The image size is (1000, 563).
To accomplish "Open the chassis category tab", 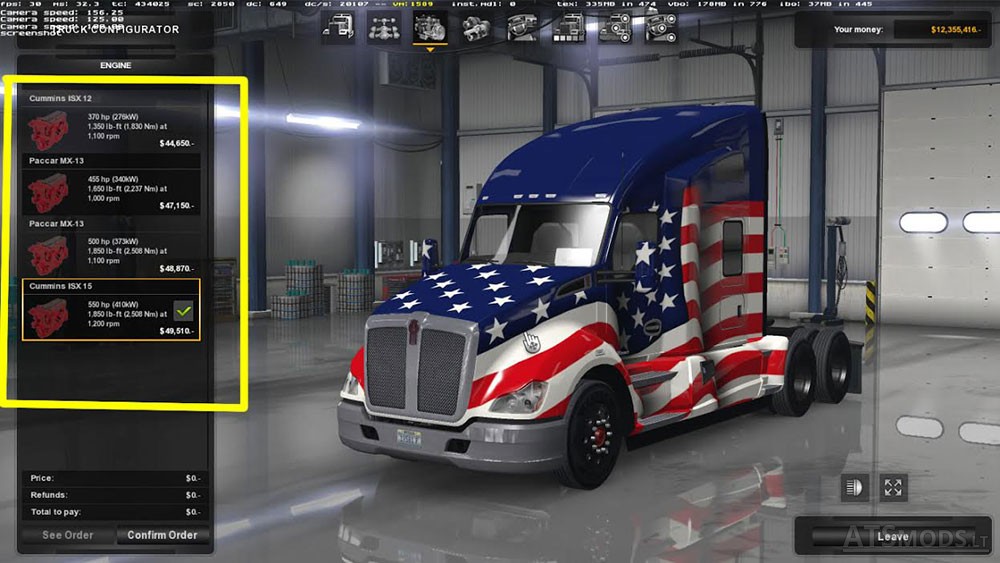I will click(x=383, y=28).
